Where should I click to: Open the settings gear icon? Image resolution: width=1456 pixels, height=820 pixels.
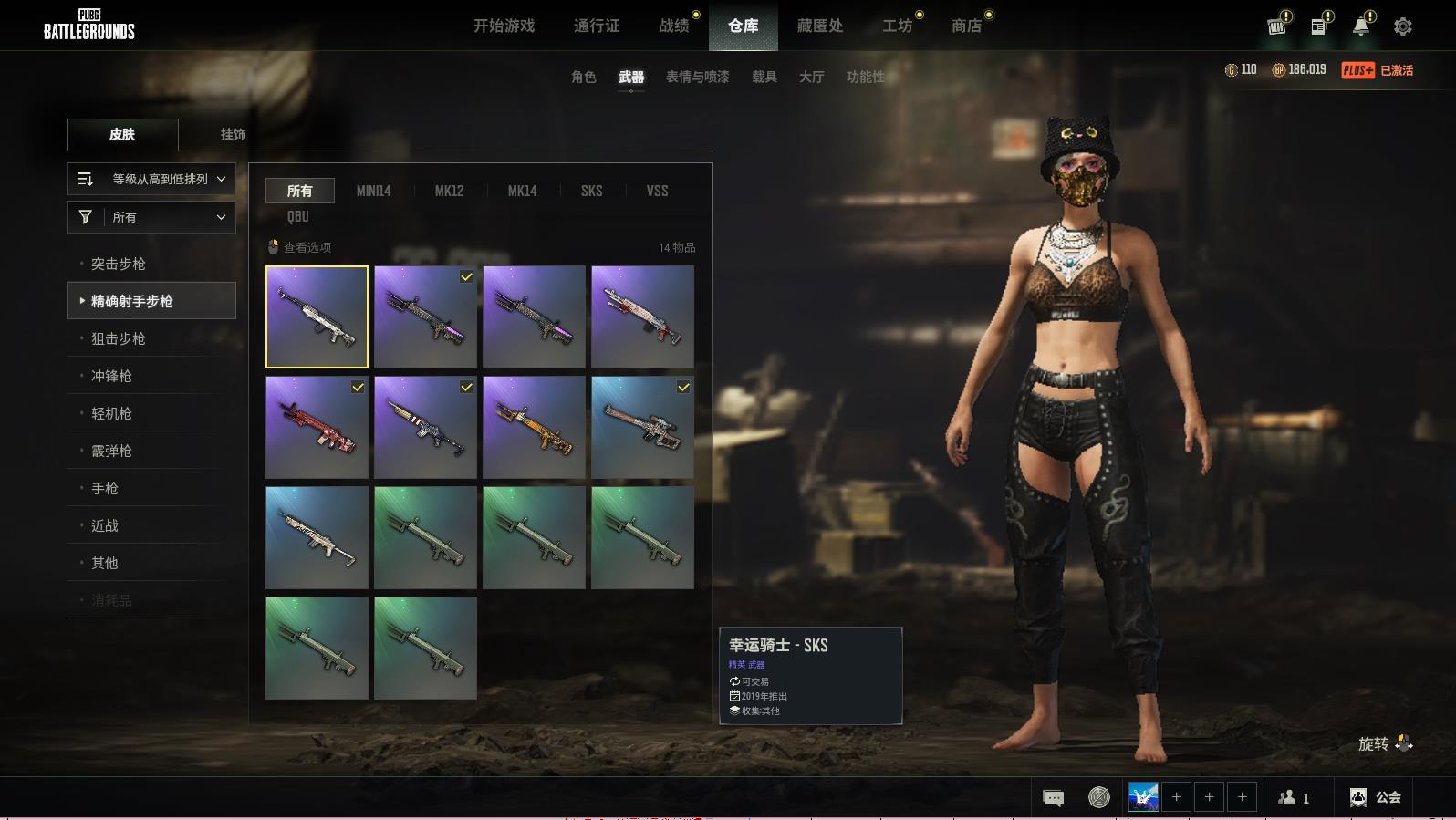[1403, 26]
